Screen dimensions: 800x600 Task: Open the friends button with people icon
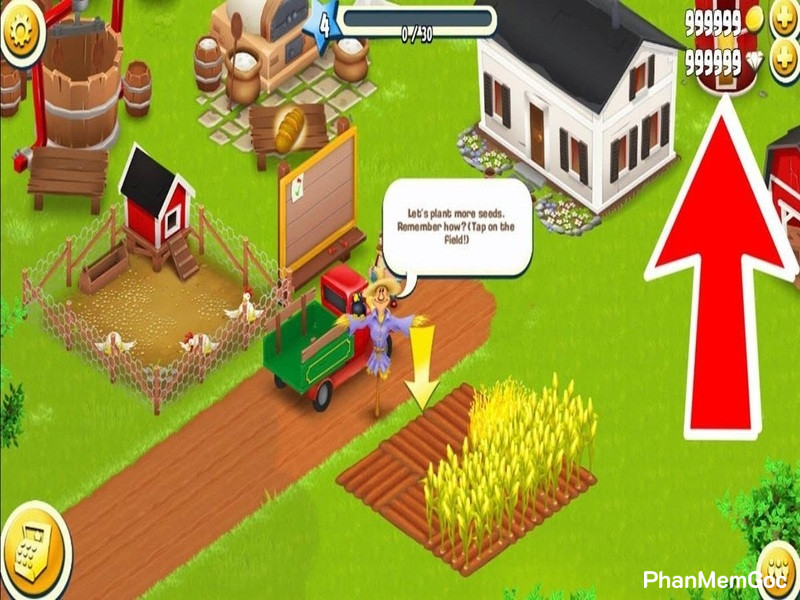(x=780, y=572)
